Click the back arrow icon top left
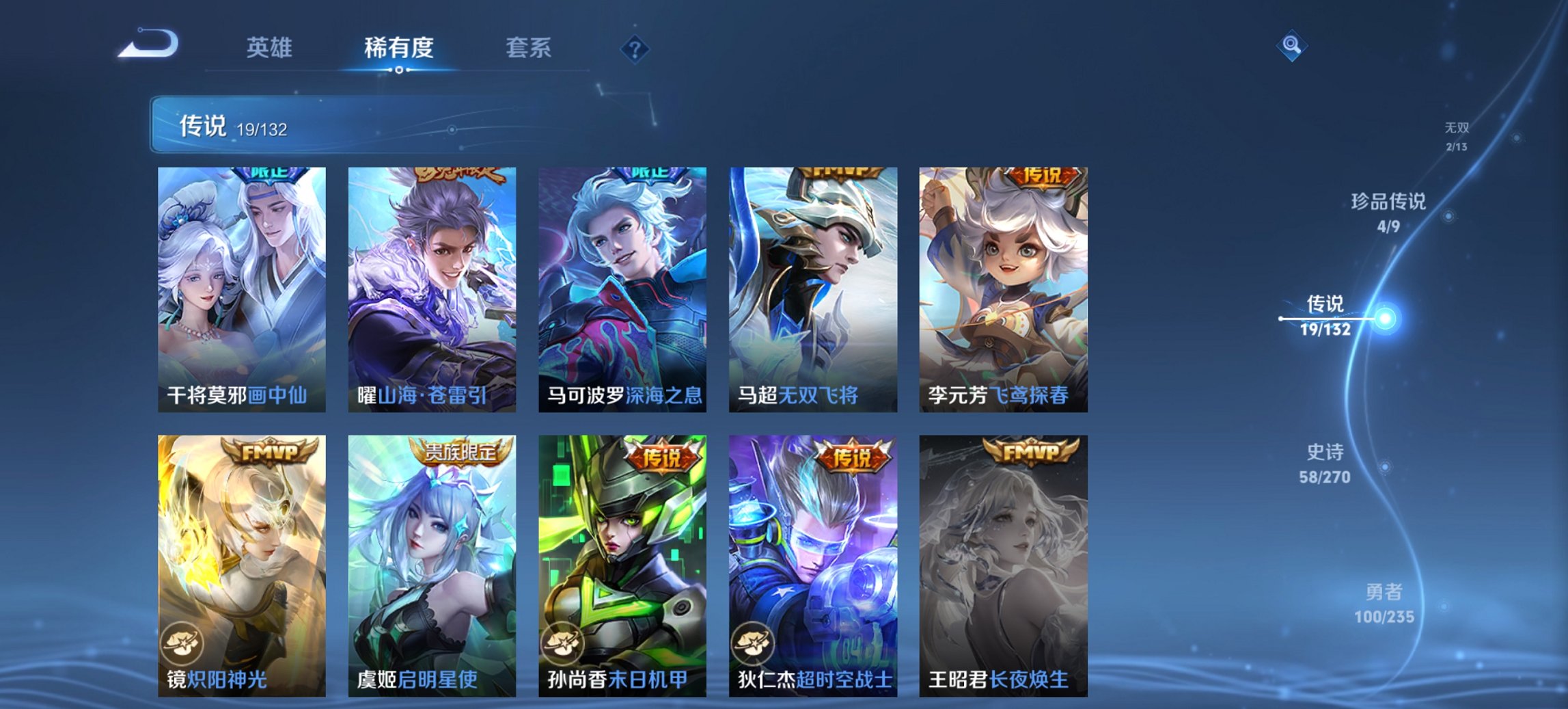1568x709 pixels. [147, 44]
